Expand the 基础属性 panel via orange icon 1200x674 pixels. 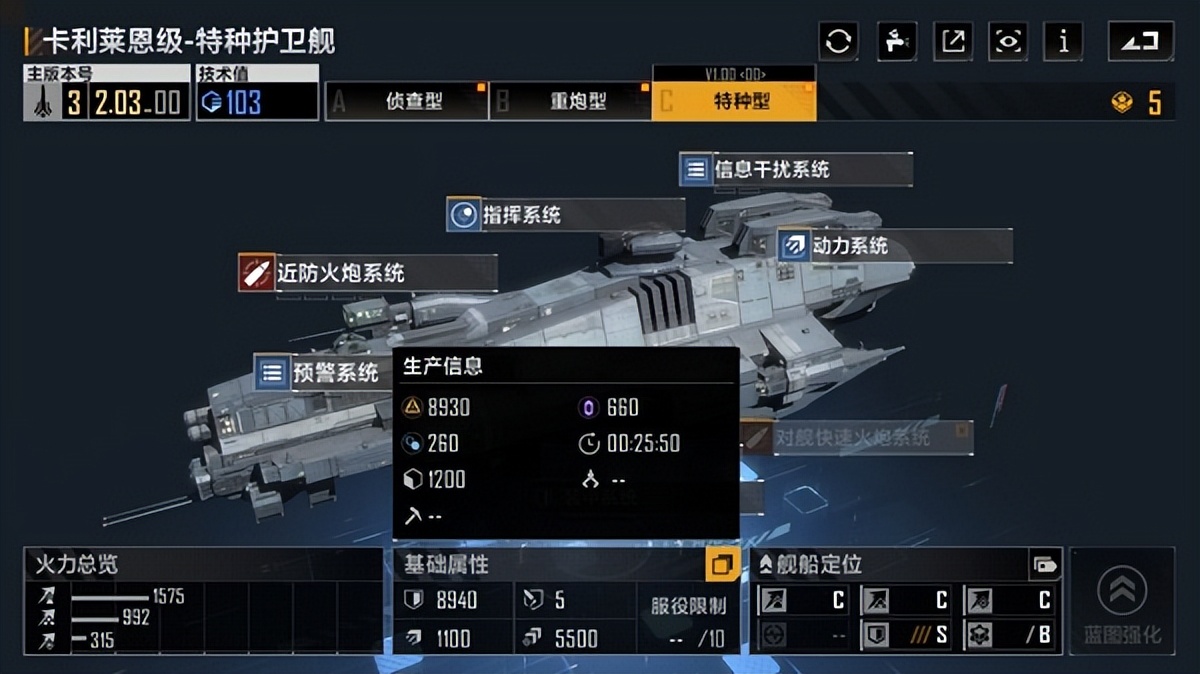[721, 565]
